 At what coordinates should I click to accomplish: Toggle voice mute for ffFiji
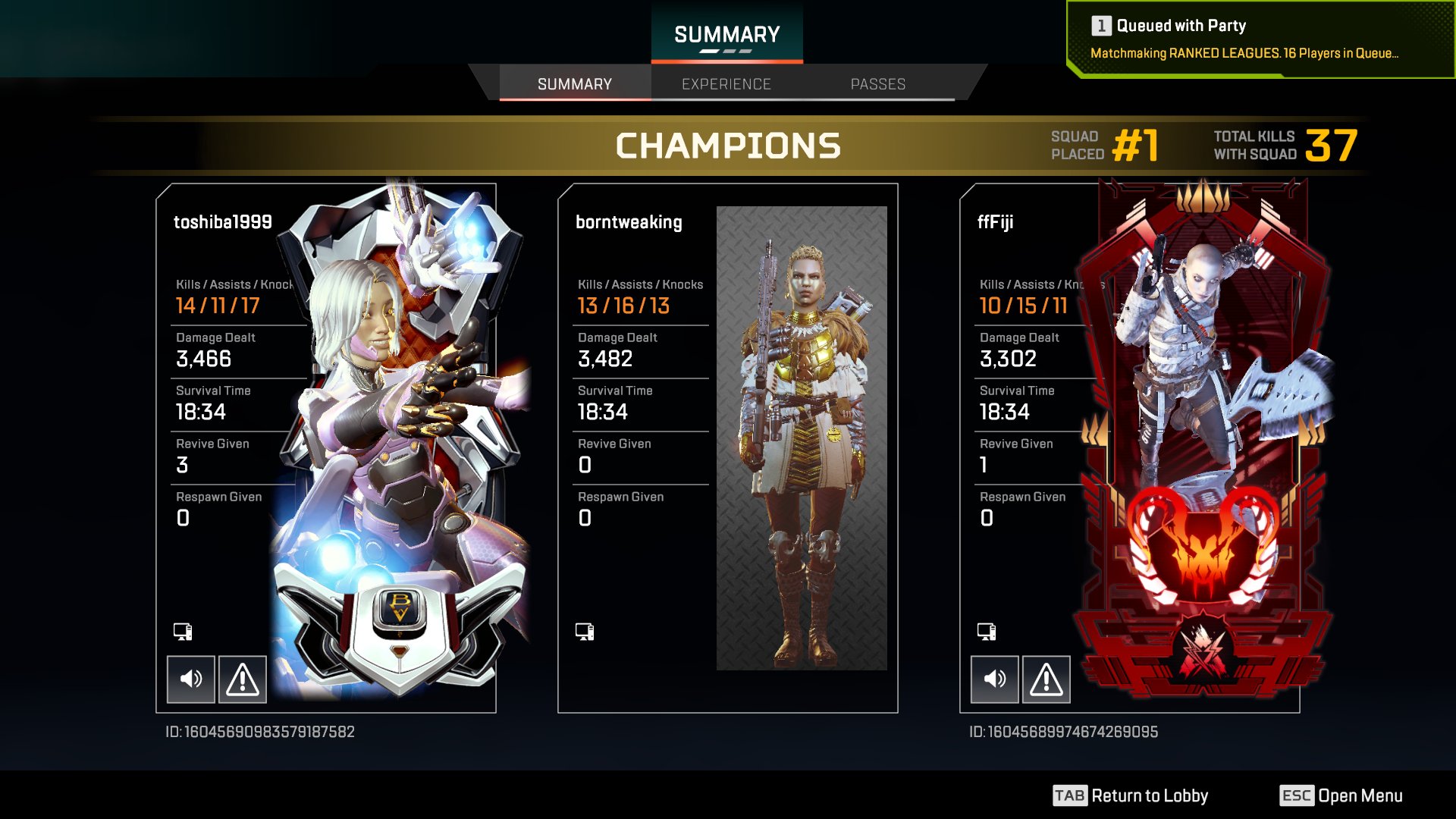coord(994,679)
